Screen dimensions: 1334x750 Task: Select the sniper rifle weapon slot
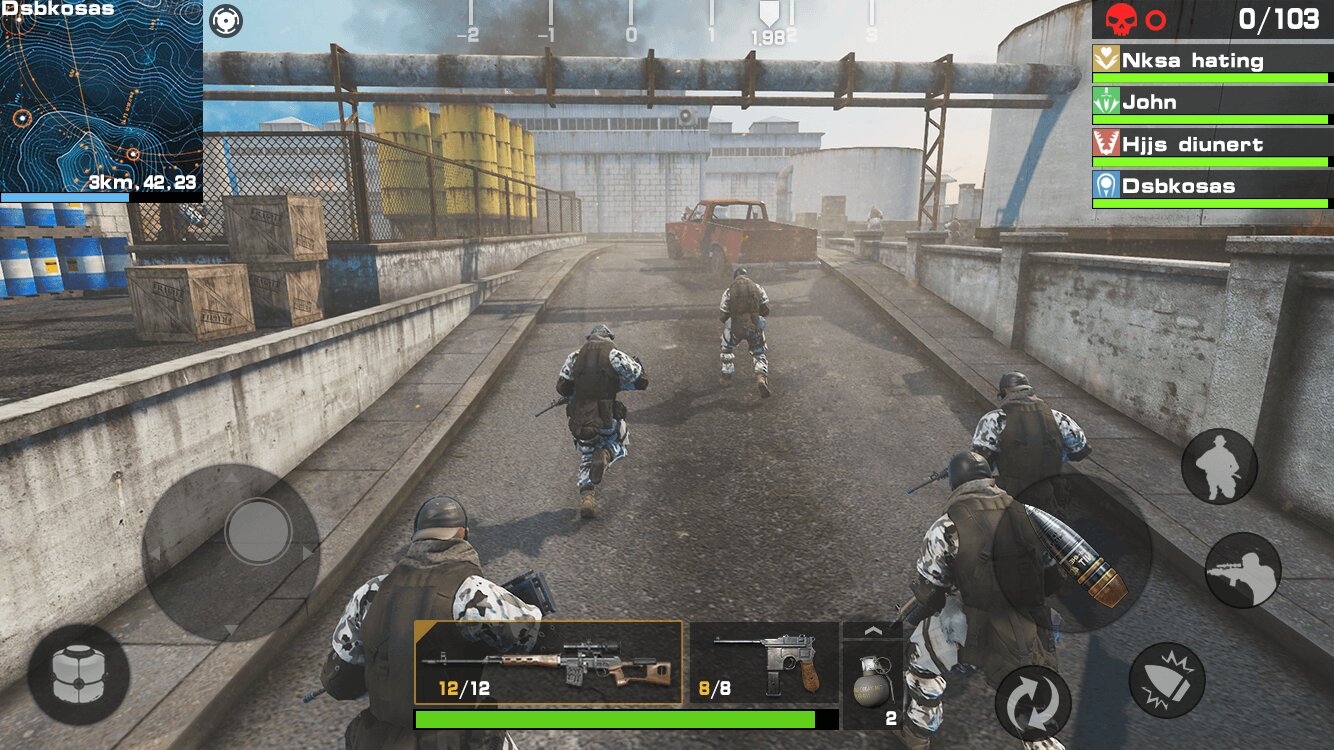(x=548, y=663)
